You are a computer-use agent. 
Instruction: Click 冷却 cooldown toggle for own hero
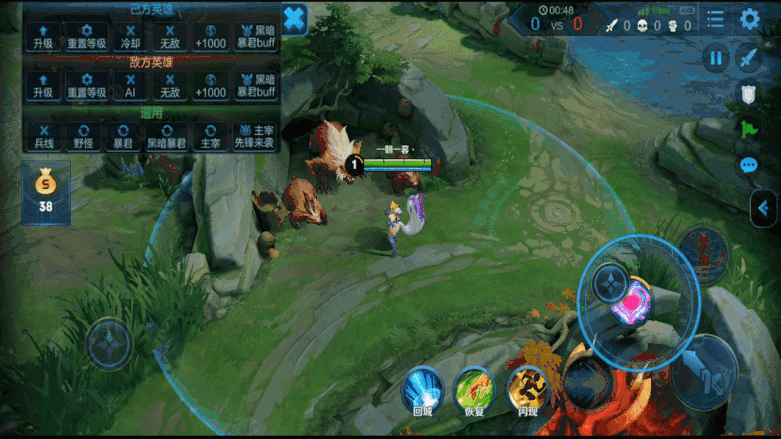(x=129, y=37)
